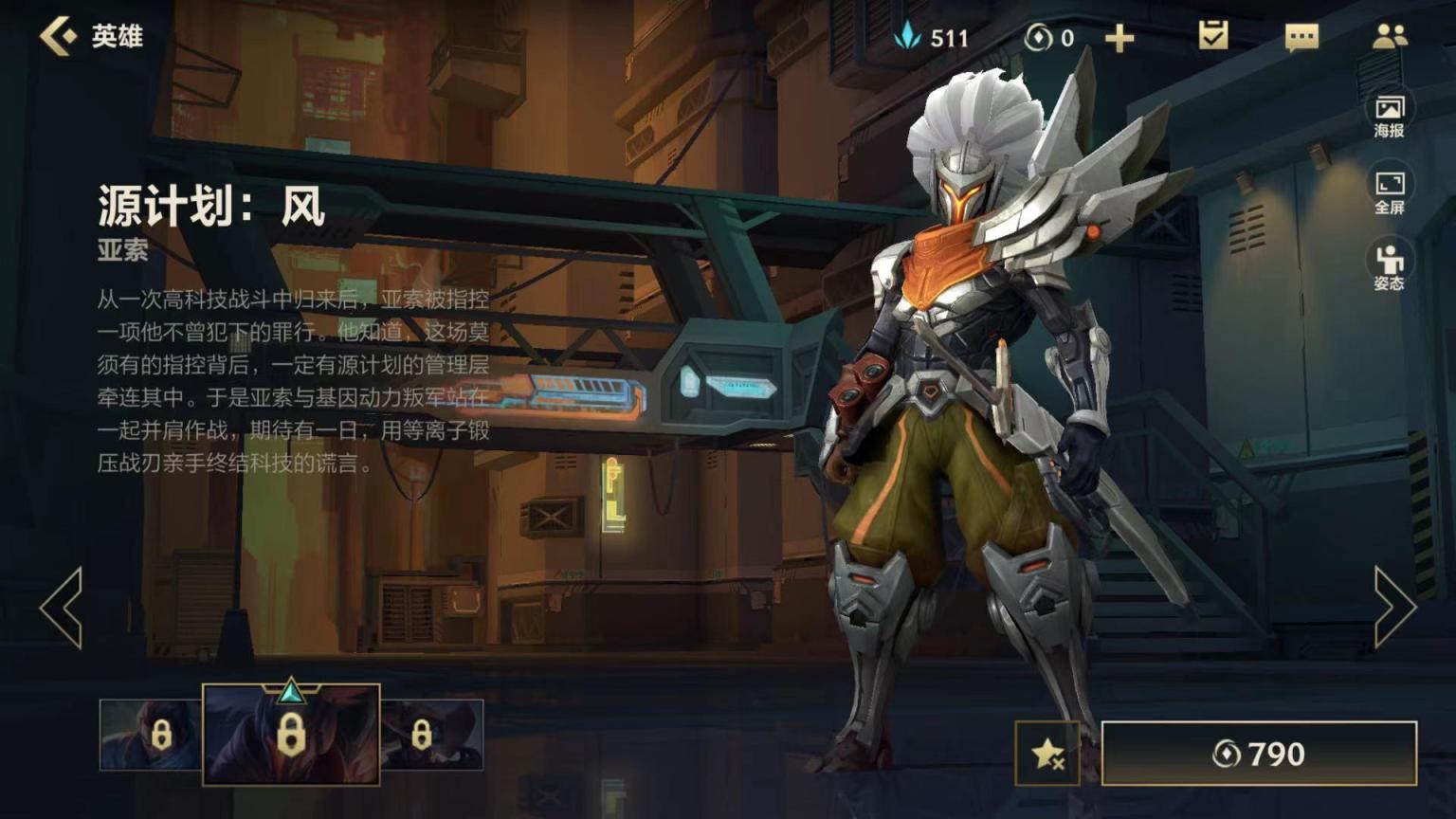
Task: Switch to fullscreen view (全屏)
Action: [x=1389, y=191]
